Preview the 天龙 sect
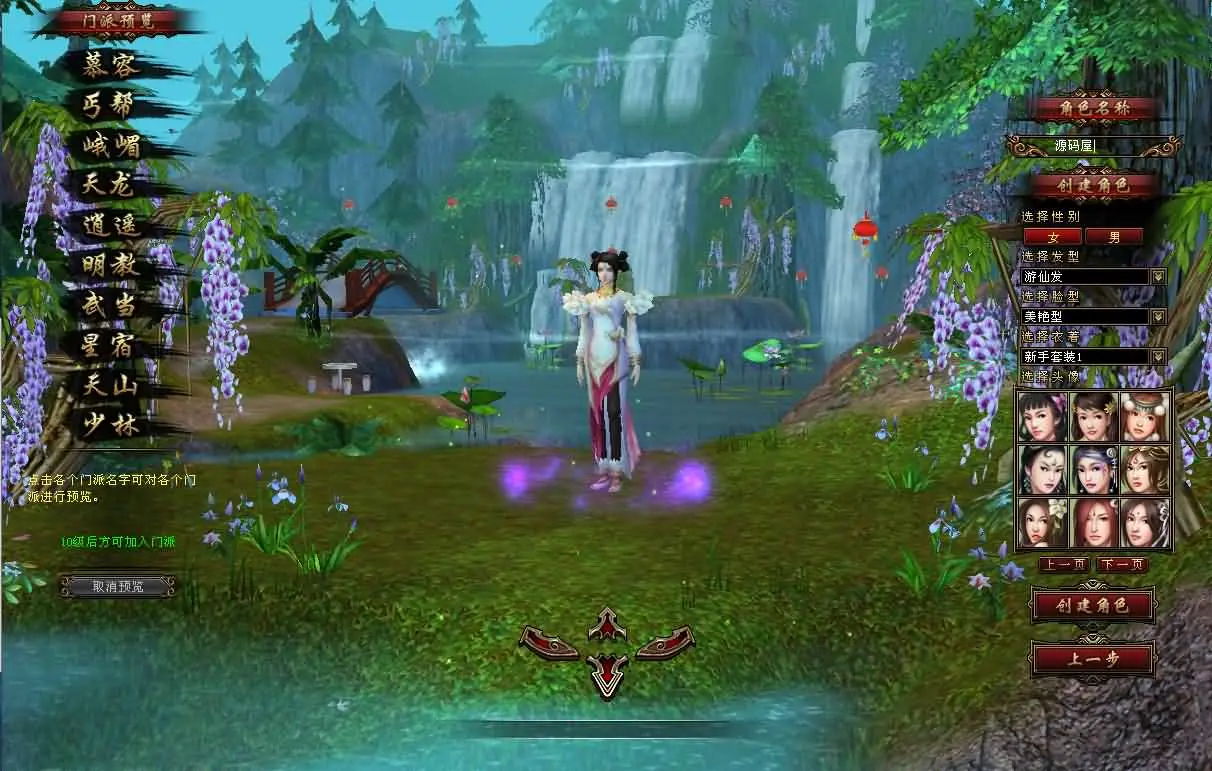Image resolution: width=1212 pixels, height=771 pixels. coord(111,185)
